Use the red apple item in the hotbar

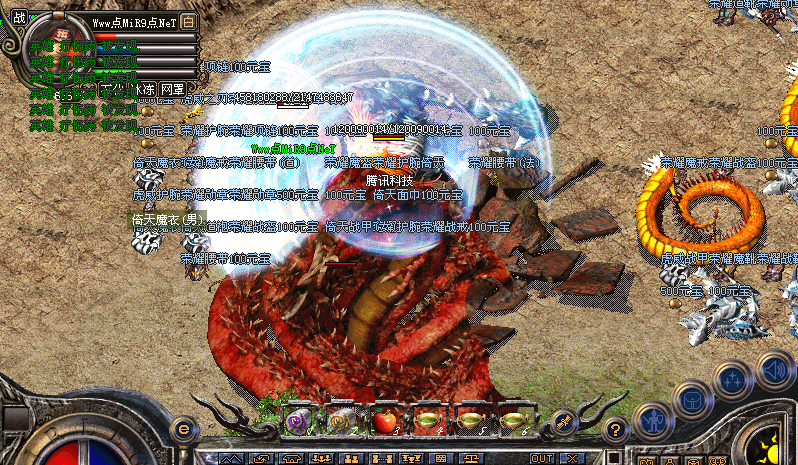[x=384, y=422]
